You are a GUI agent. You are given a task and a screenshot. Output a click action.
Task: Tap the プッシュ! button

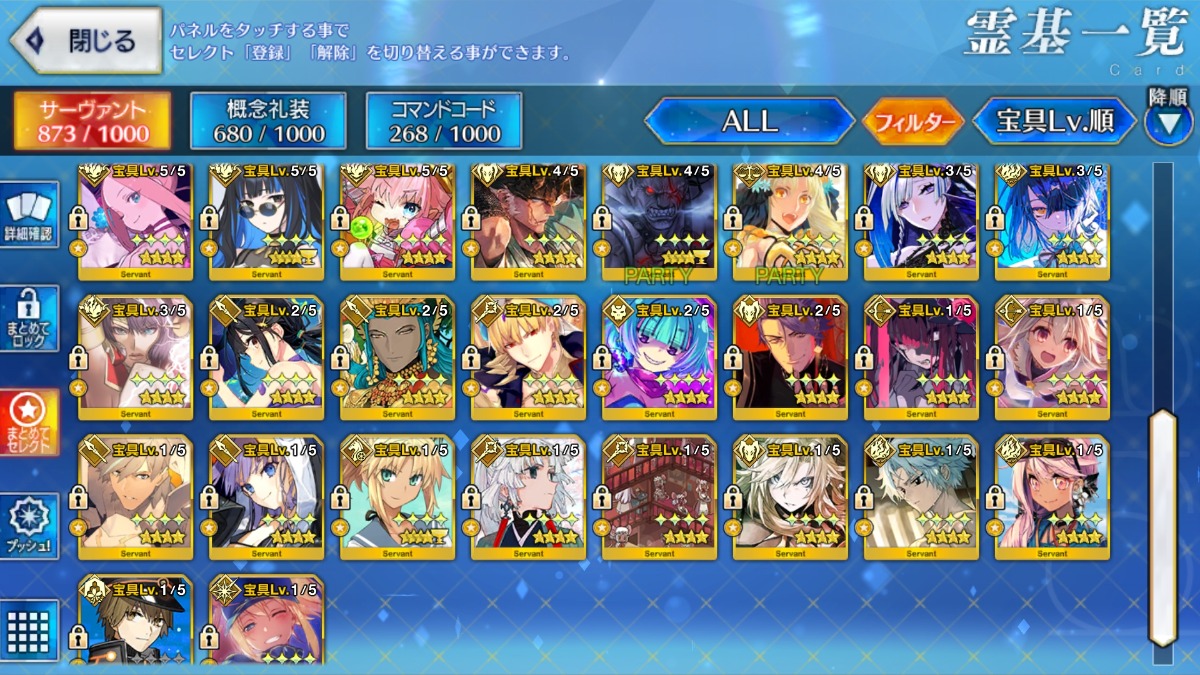pos(28,526)
